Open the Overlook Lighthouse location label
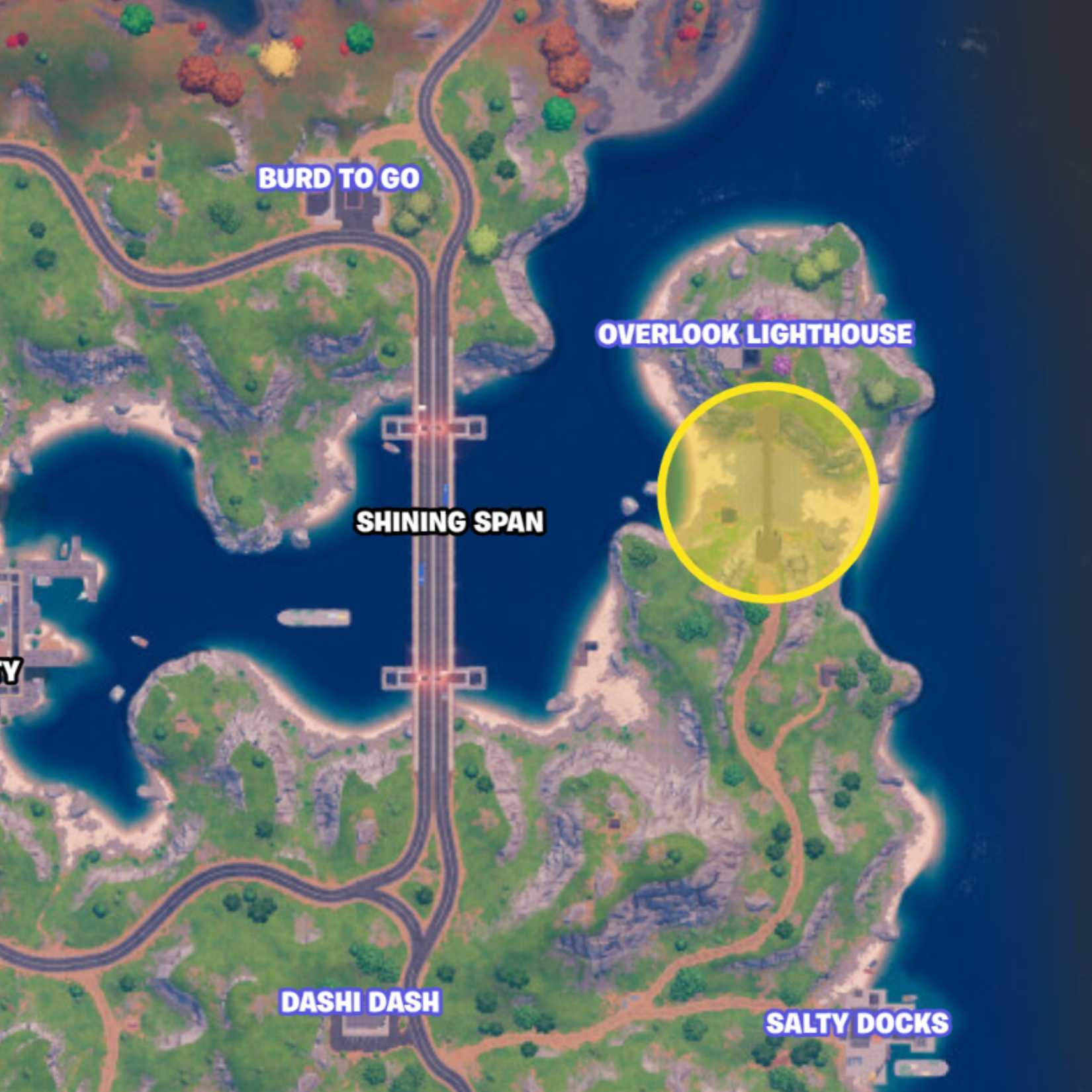 756,334
